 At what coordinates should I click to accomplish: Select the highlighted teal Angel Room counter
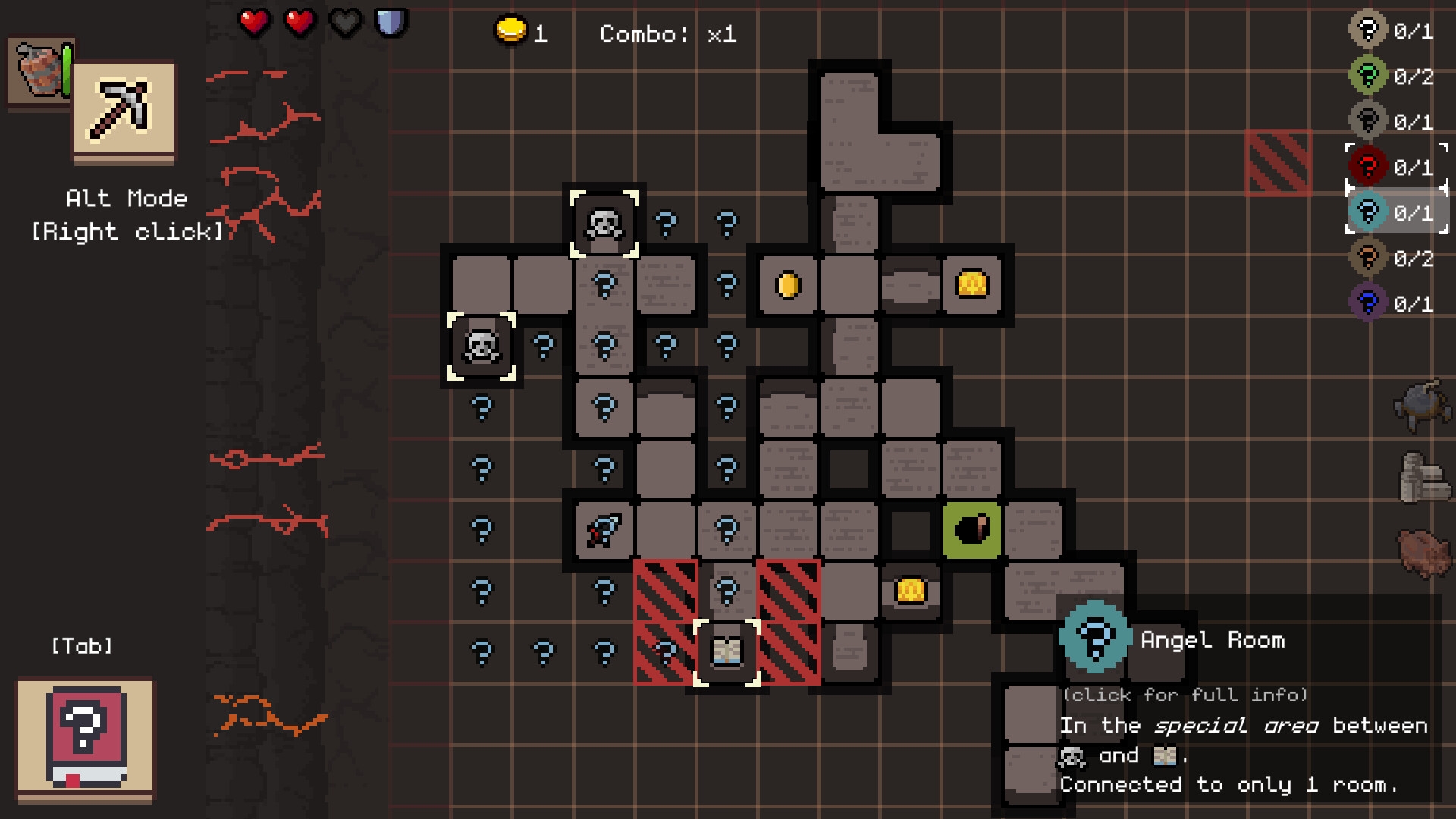click(1392, 212)
